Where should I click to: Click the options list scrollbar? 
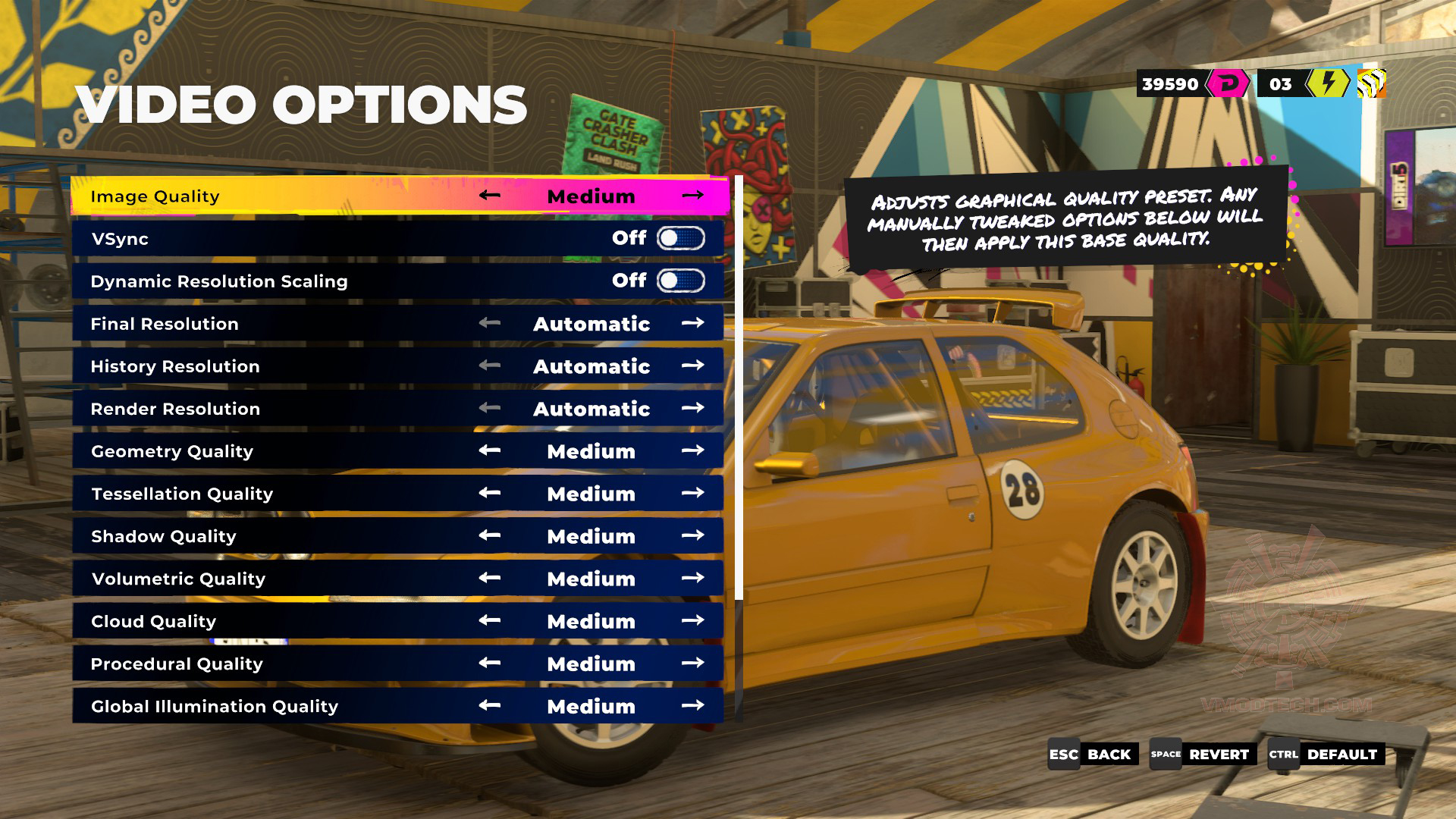(x=739, y=387)
